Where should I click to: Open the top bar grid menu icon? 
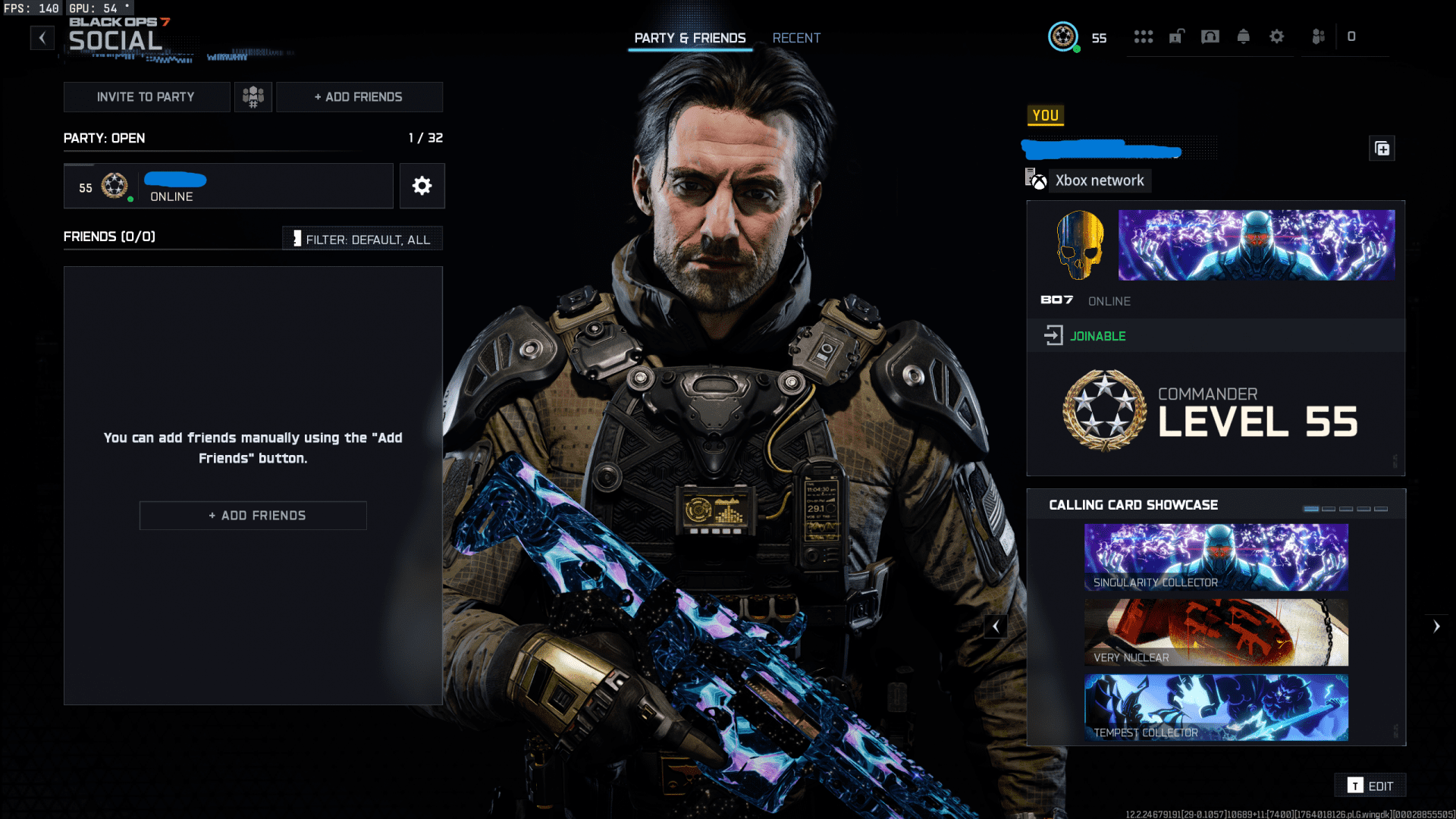pos(1143,36)
